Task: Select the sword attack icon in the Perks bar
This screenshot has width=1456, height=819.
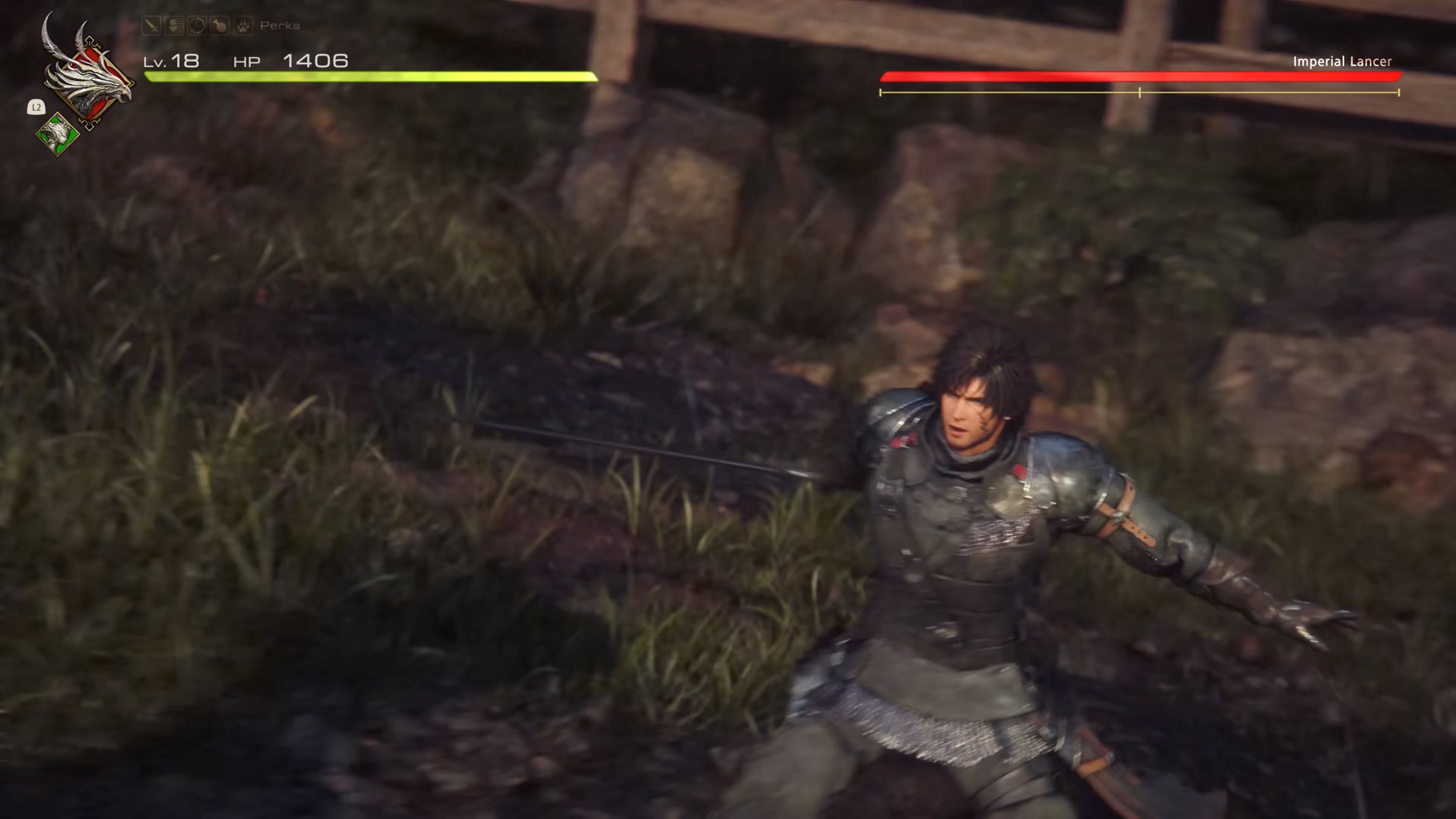Action: coord(152,26)
